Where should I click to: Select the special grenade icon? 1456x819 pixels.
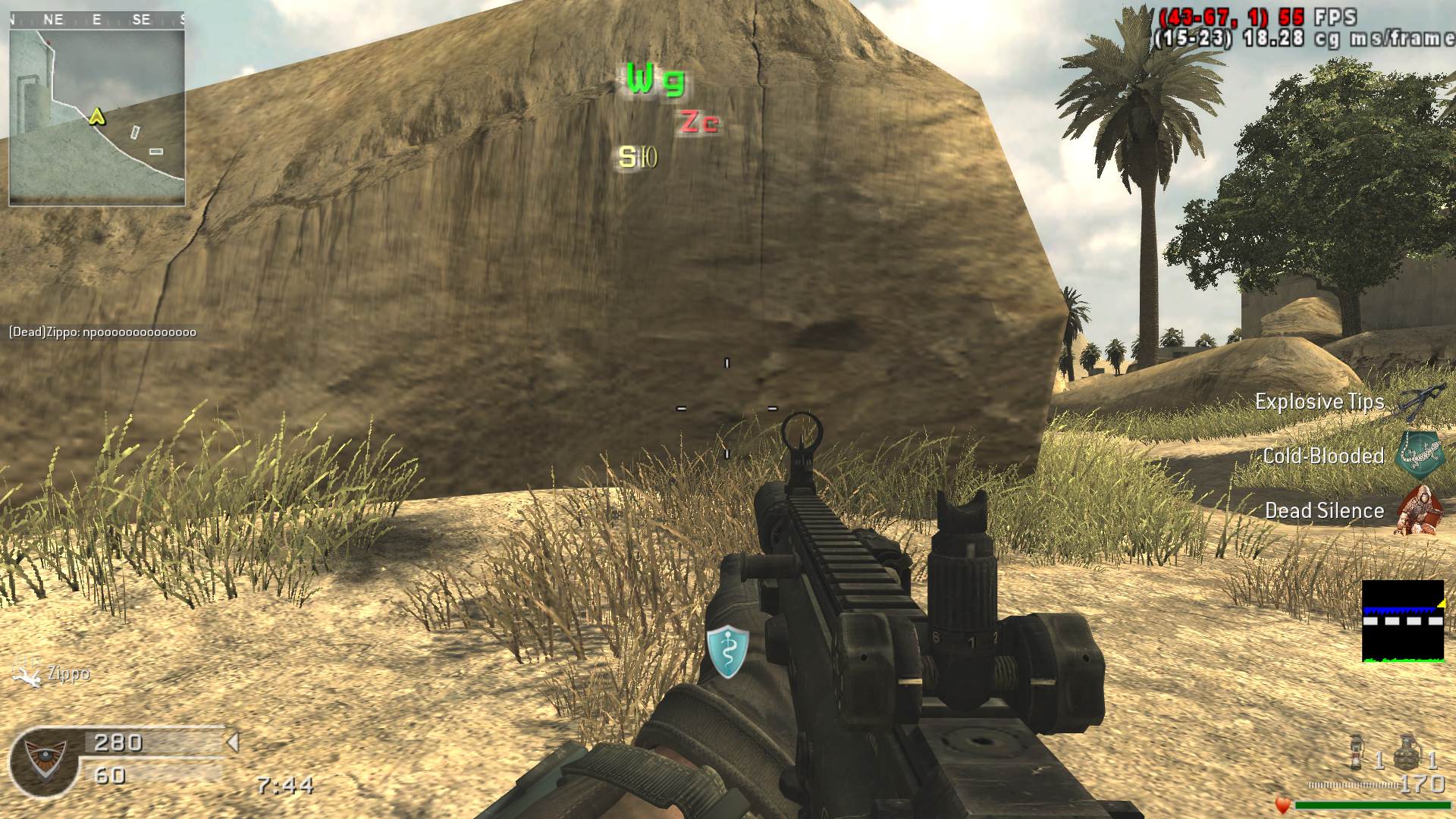(1357, 752)
